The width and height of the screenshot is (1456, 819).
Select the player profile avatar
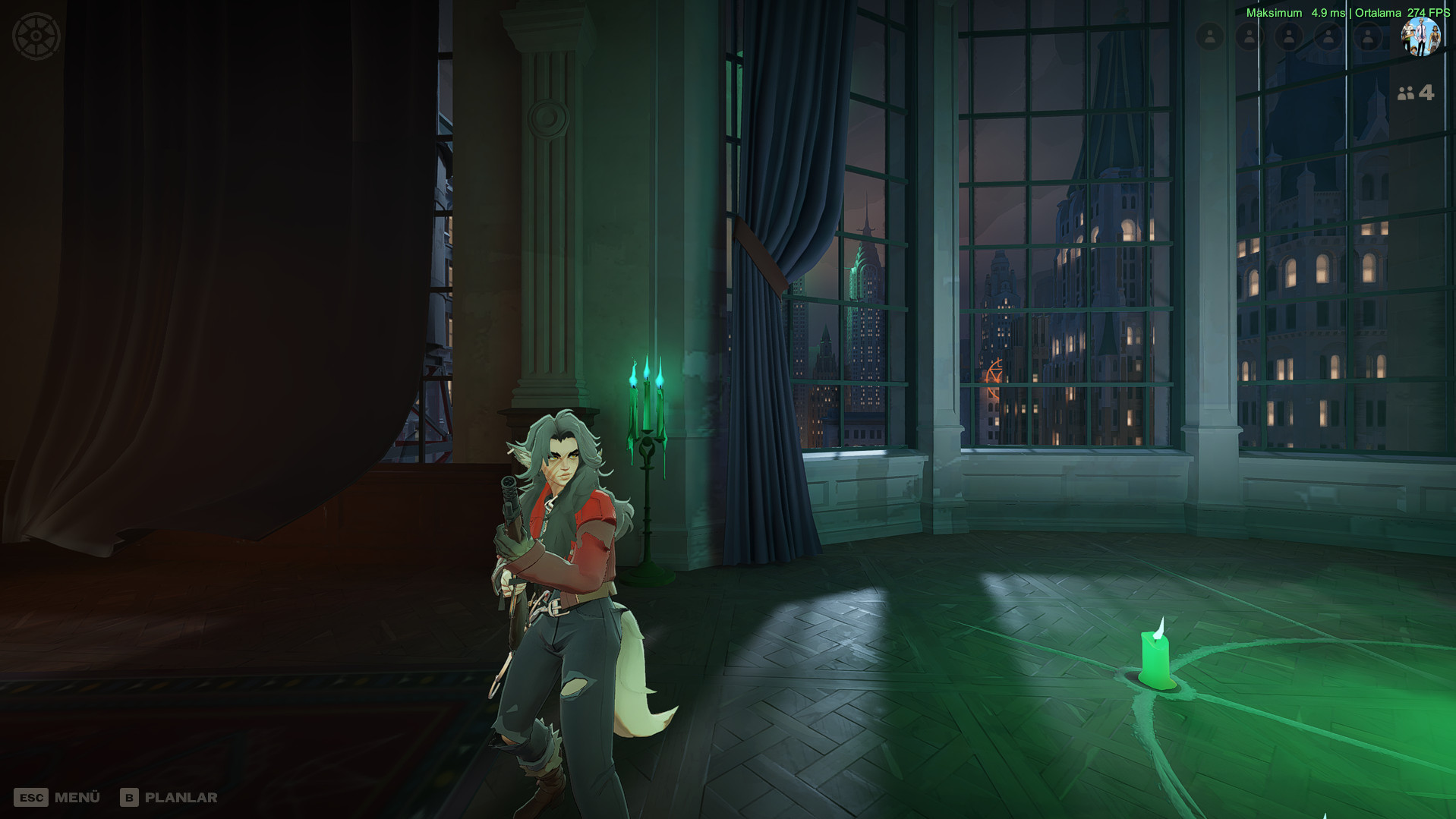point(1420,36)
